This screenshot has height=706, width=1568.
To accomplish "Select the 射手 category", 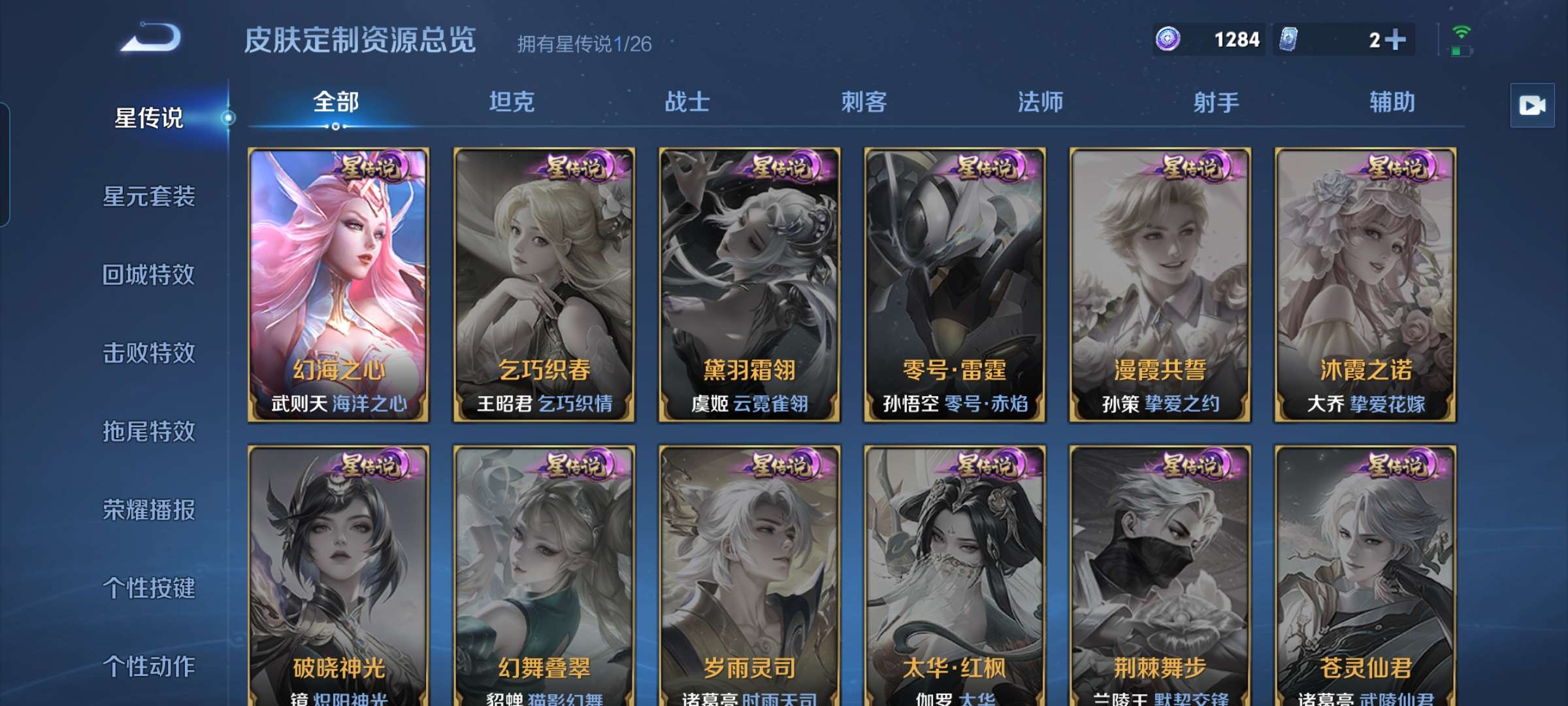I will click(x=1217, y=102).
